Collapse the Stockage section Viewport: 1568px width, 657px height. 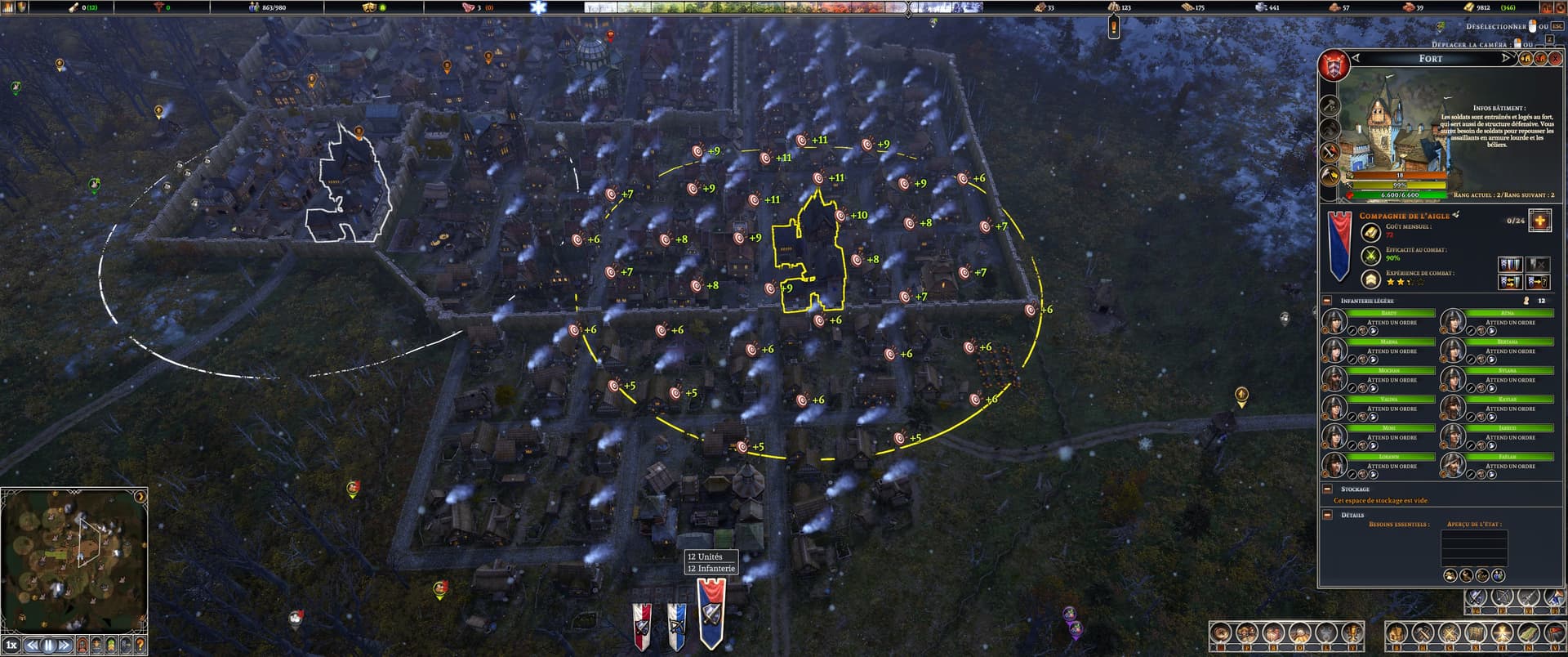[x=1328, y=489]
